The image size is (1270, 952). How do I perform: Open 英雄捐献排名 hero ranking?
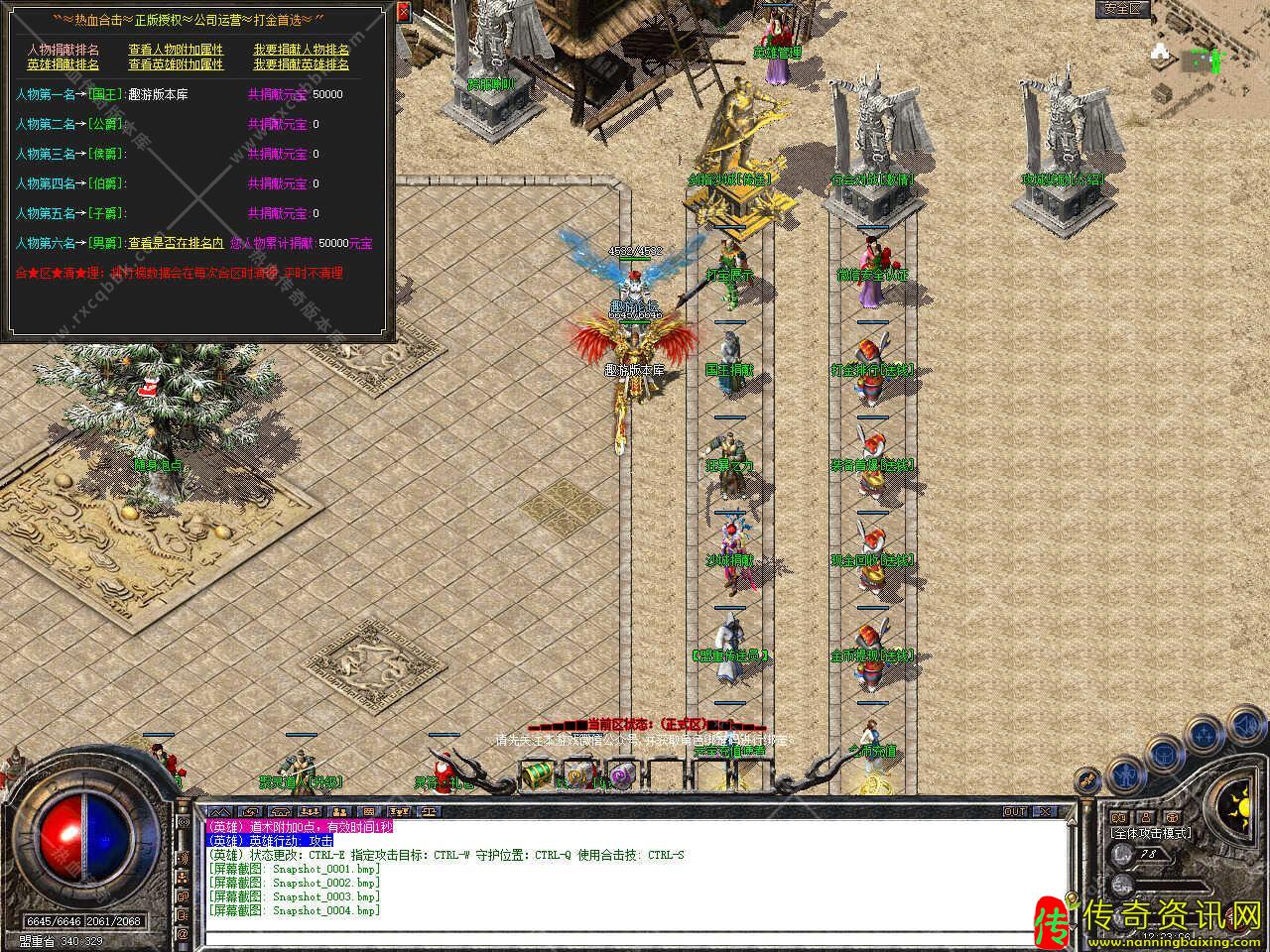[x=63, y=64]
